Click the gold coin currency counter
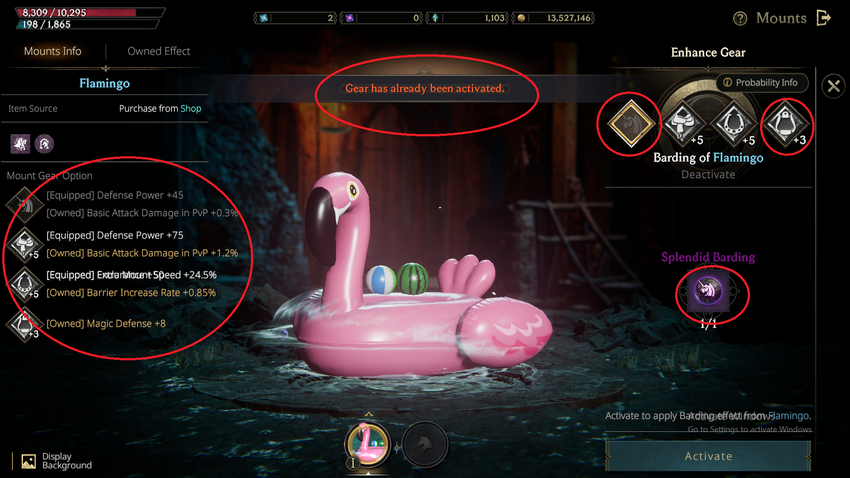850x478 pixels. click(553, 18)
